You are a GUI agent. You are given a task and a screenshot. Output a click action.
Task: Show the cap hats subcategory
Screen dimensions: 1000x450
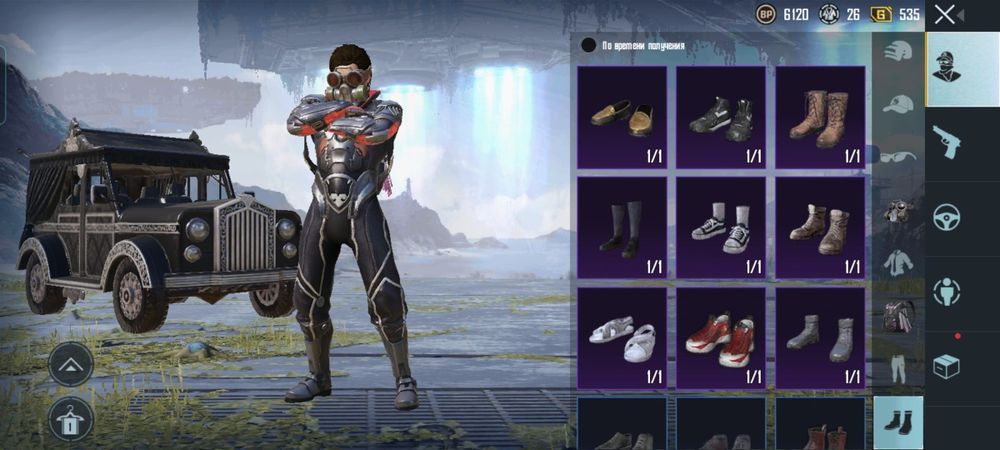coord(898,104)
